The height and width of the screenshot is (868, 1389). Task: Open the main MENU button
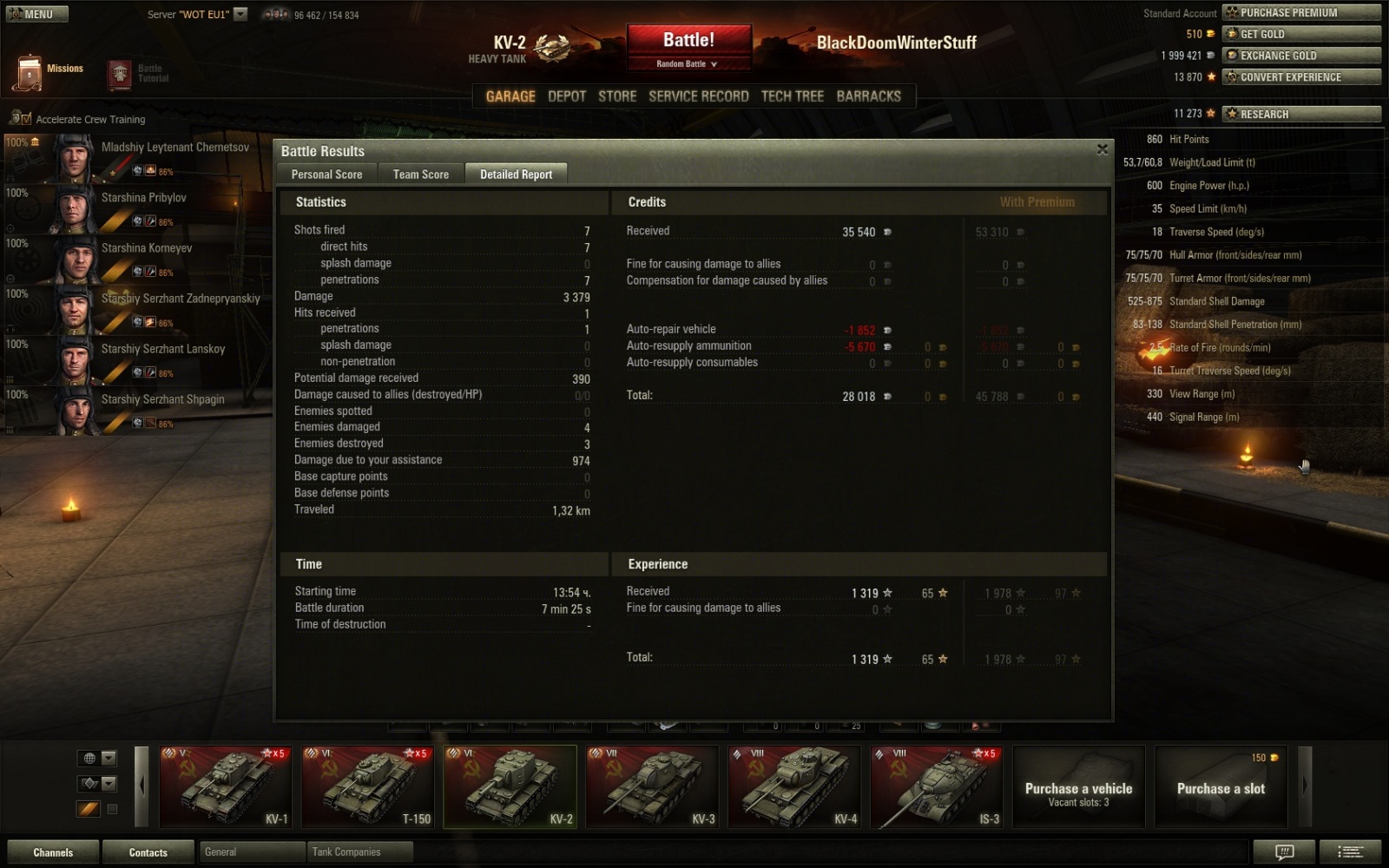[36, 14]
